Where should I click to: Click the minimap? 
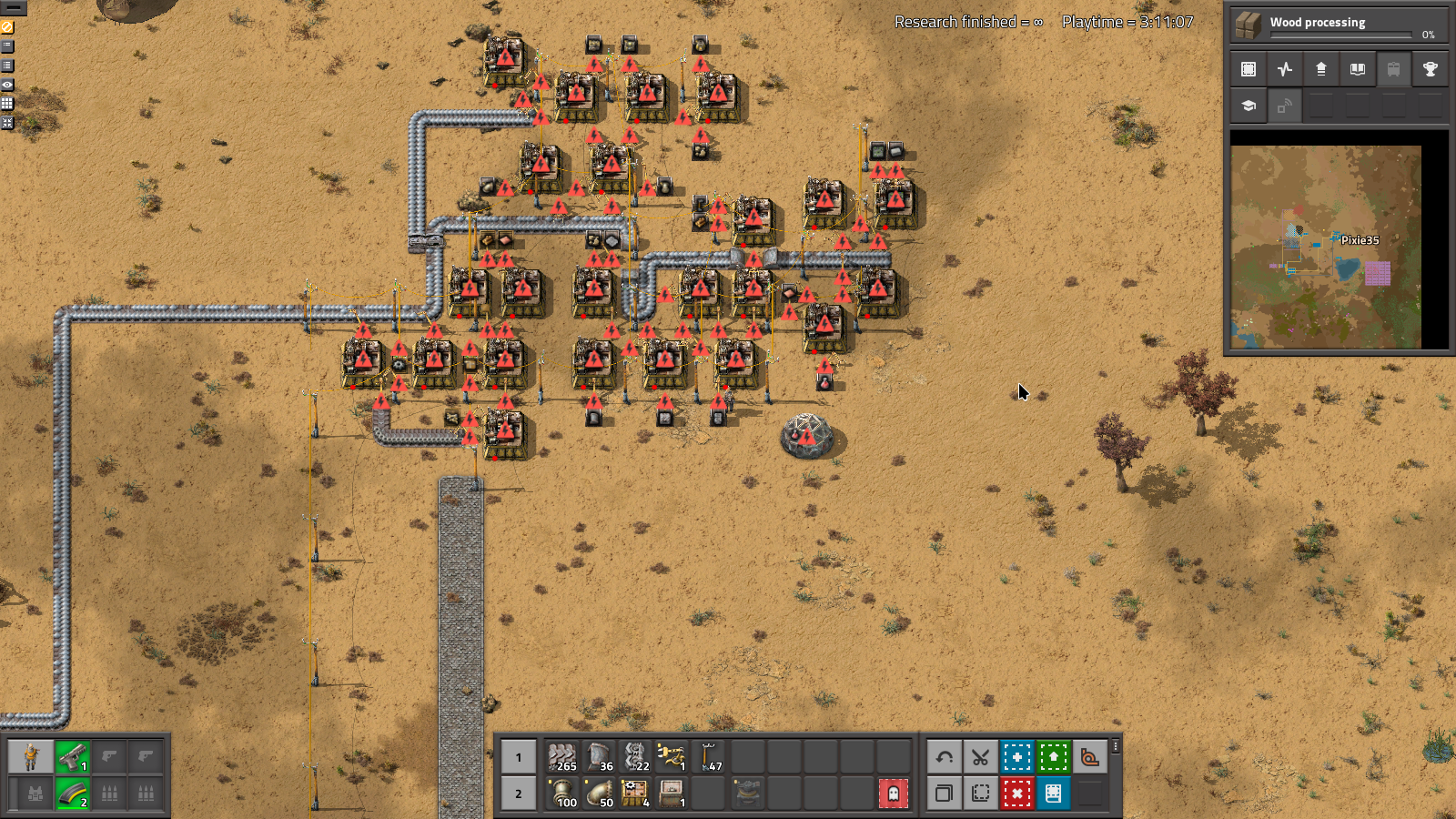pyautogui.click(x=1326, y=247)
